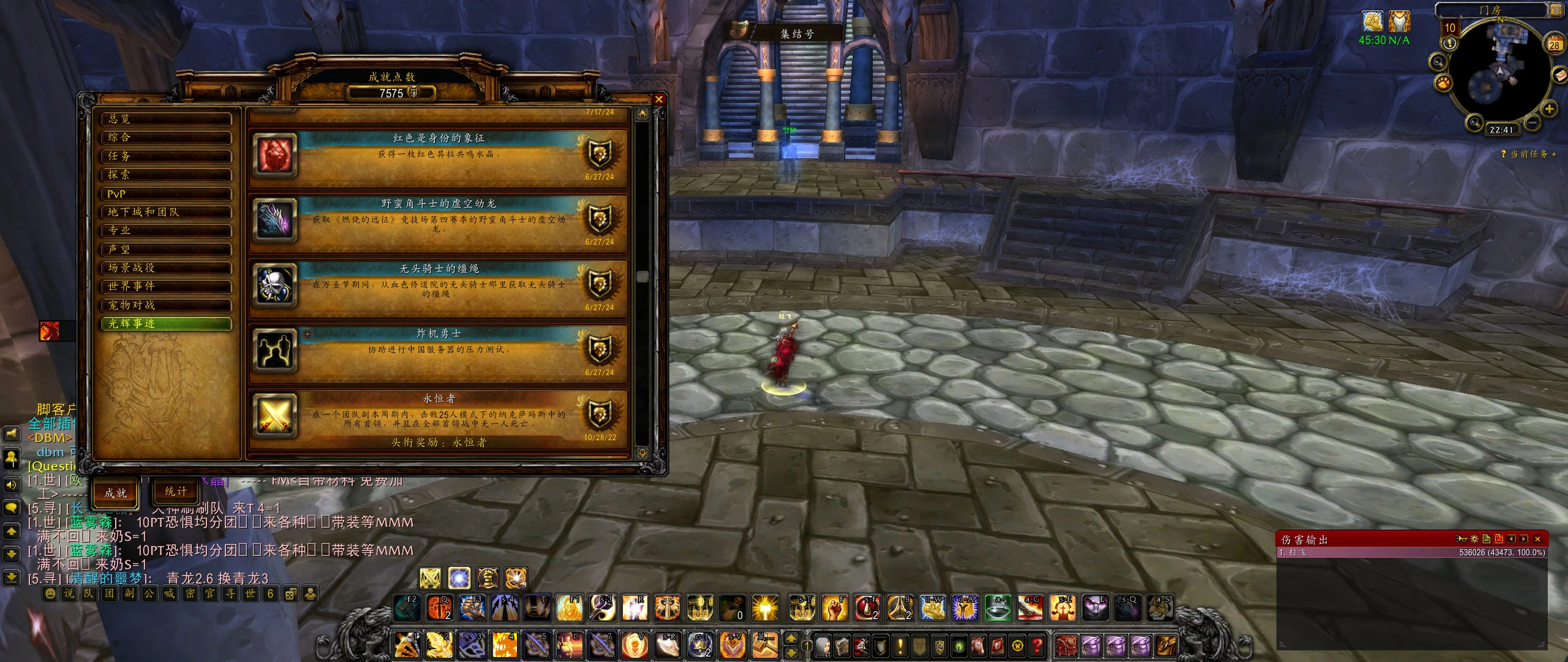Click the achievement list scroll-down arrow

[x=642, y=453]
